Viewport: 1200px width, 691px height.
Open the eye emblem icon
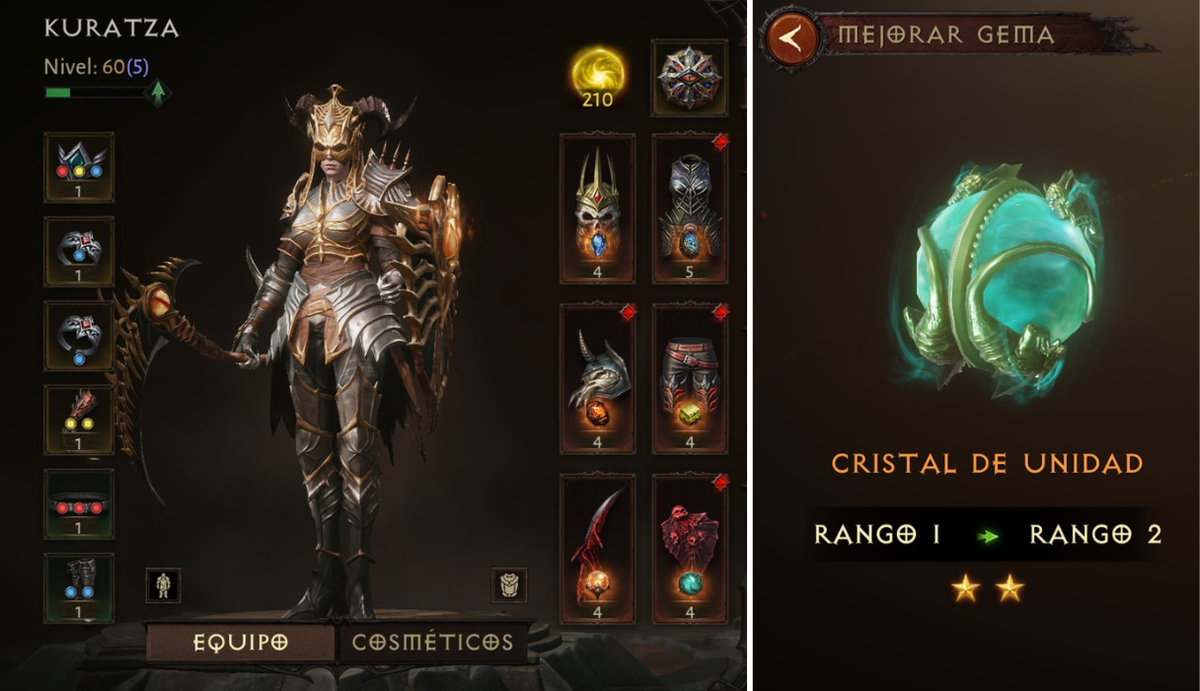(x=690, y=77)
